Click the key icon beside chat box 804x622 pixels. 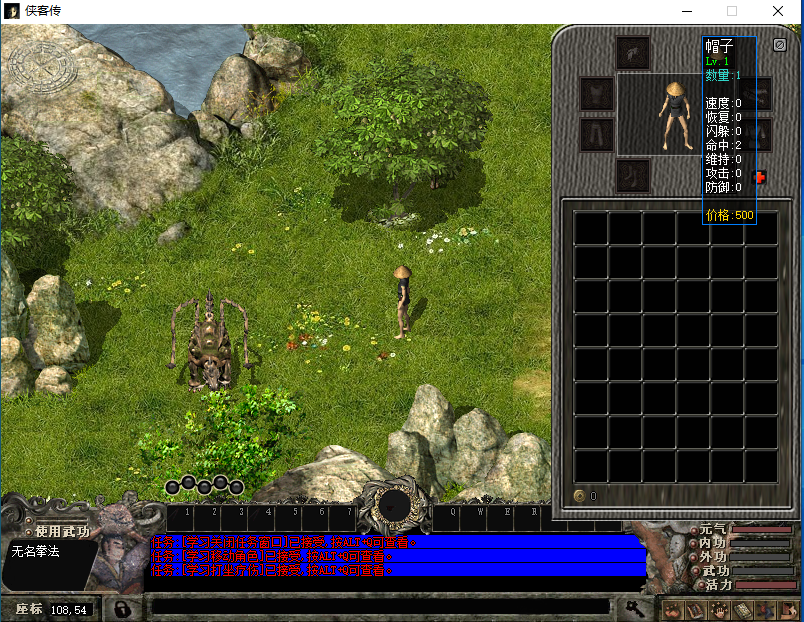pyautogui.click(x=634, y=607)
